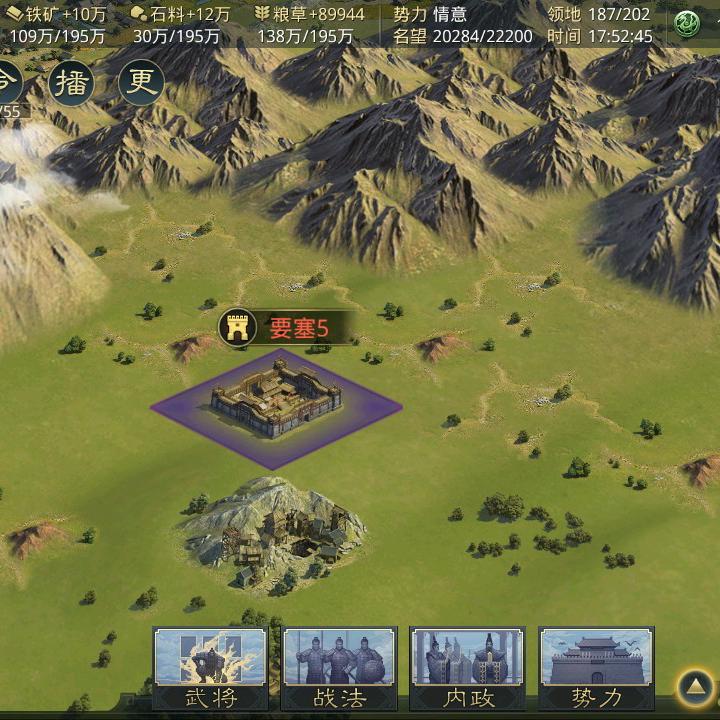
Task: Open the 势力 faction menu
Action: (x=596, y=668)
